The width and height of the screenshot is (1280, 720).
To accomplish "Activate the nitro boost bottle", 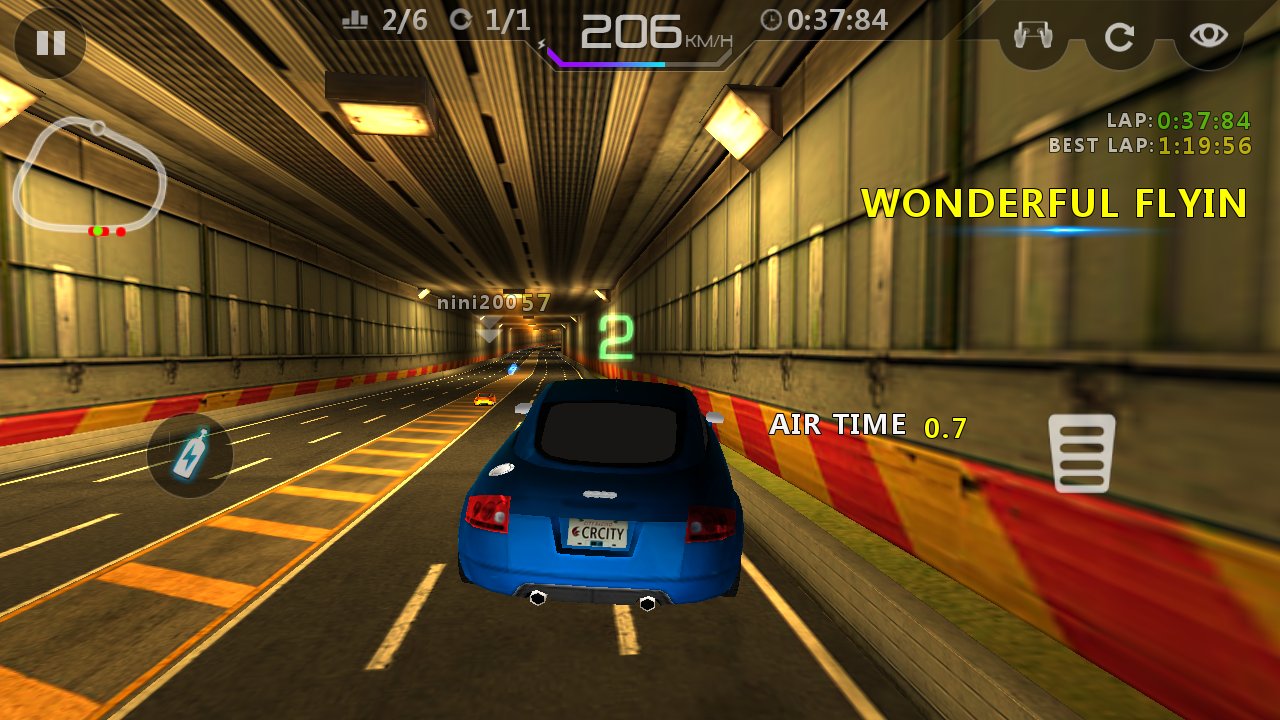I will coord(189,456).
